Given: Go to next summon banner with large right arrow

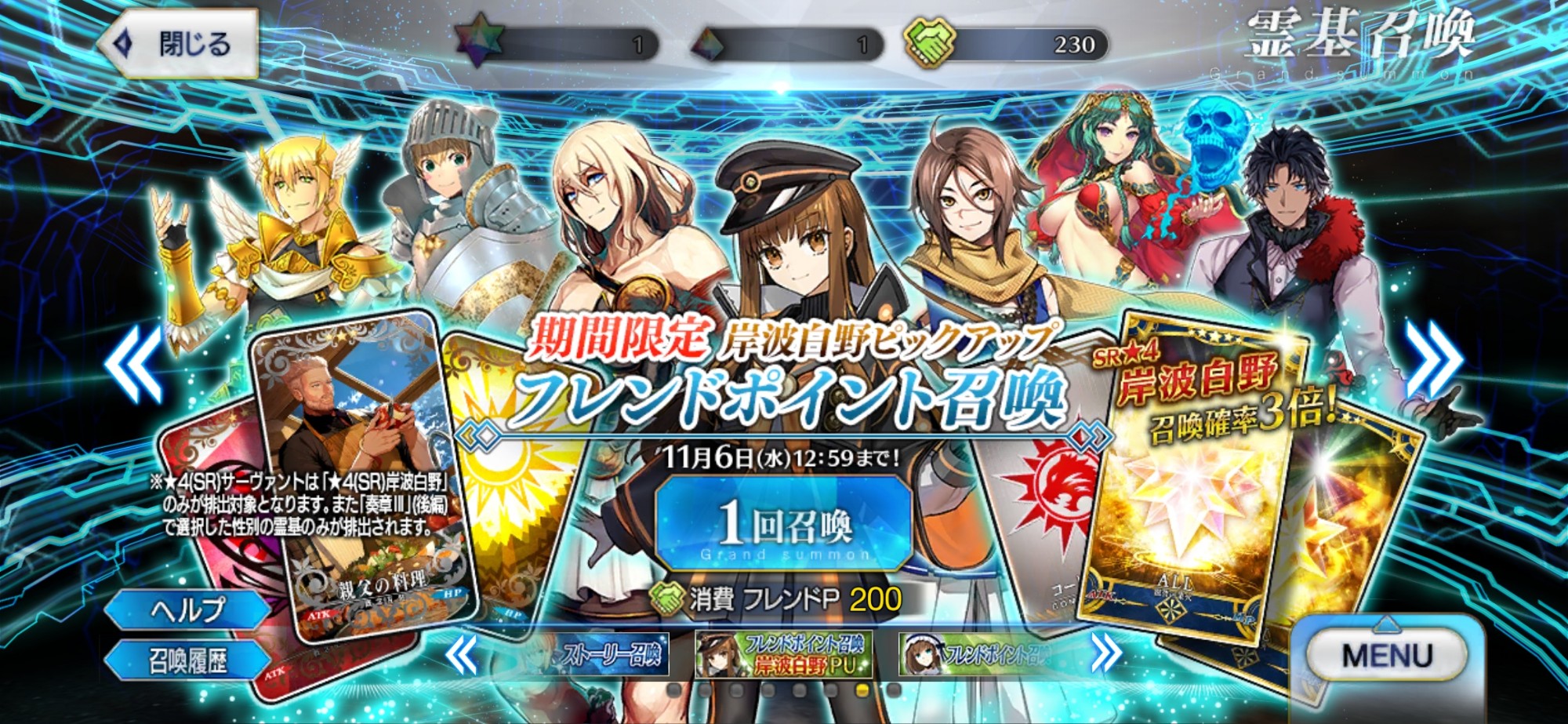Looking at the screenshot, I should tap(1432, 358).
